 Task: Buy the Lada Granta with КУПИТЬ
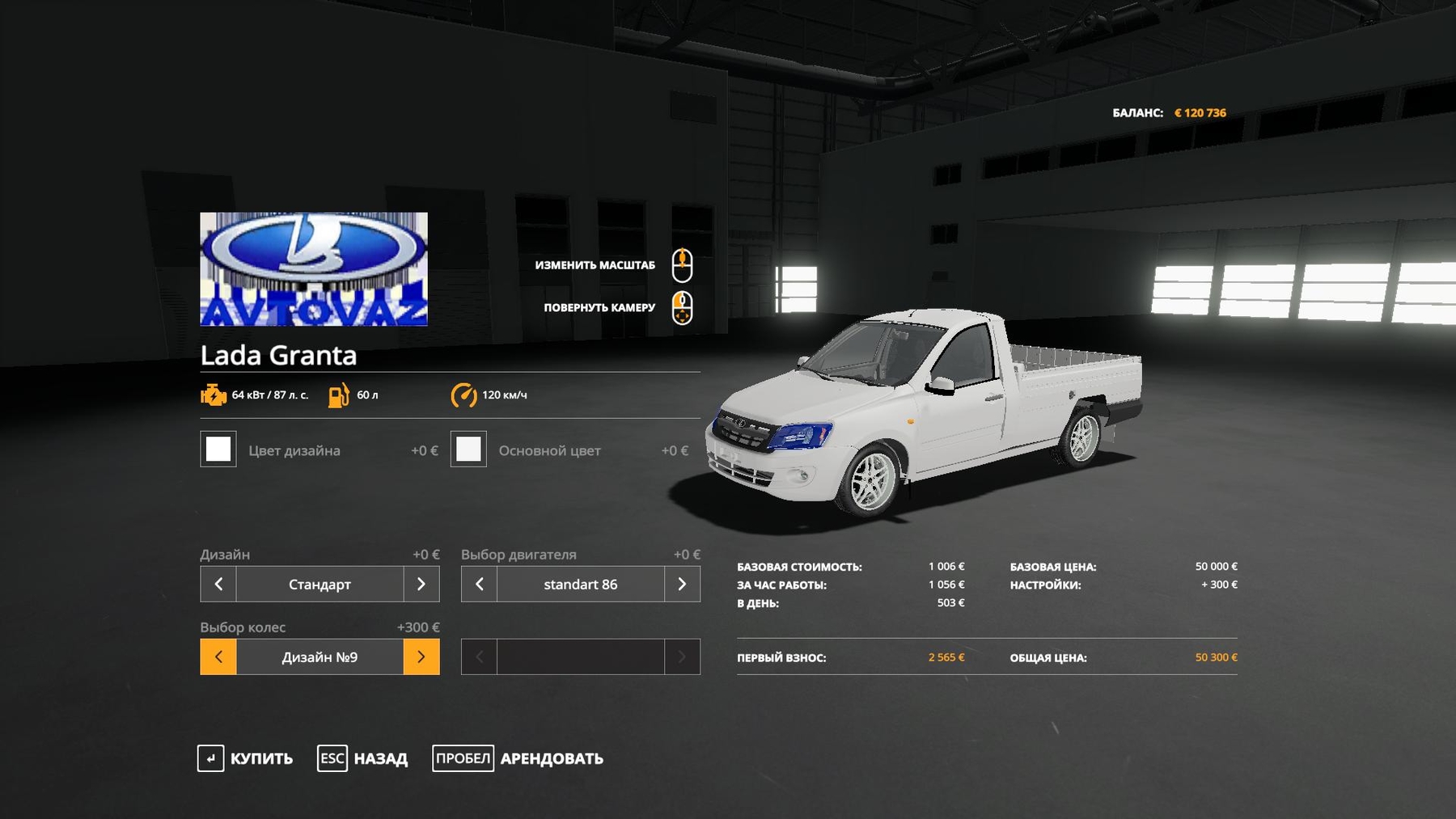pos(245,758)
